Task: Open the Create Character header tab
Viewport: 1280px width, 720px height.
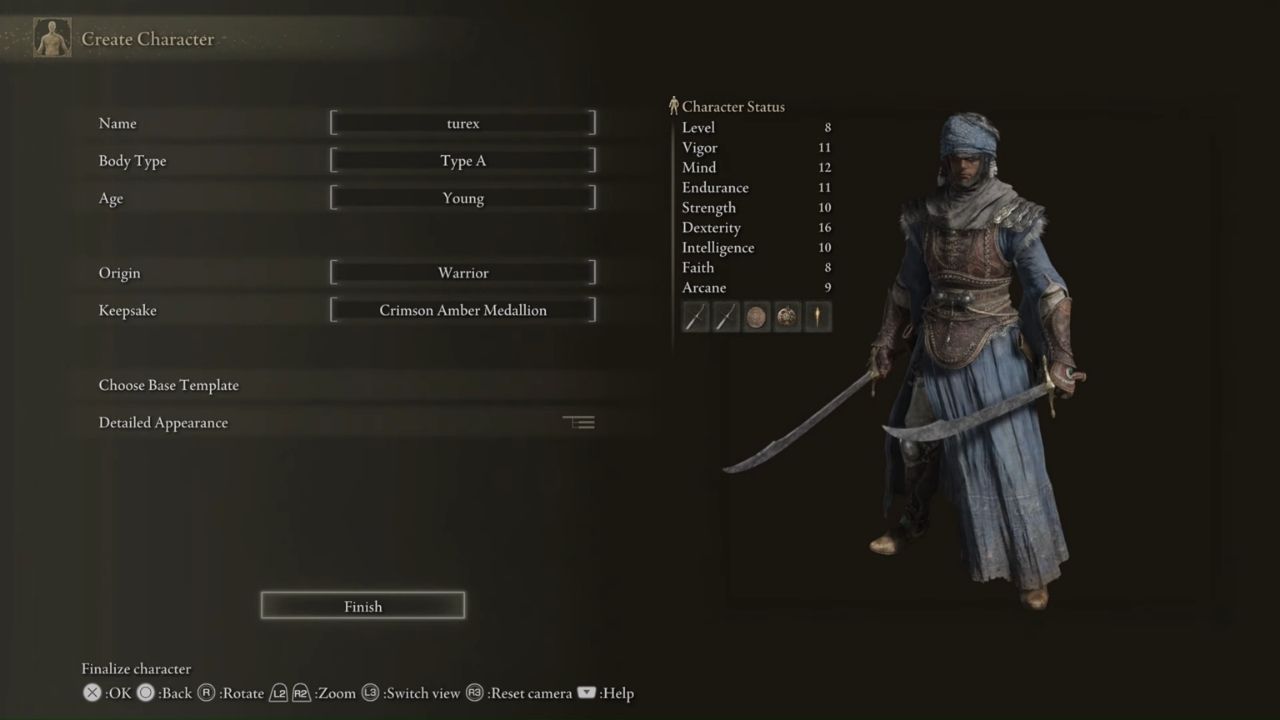Action: [x=148, y=39]
